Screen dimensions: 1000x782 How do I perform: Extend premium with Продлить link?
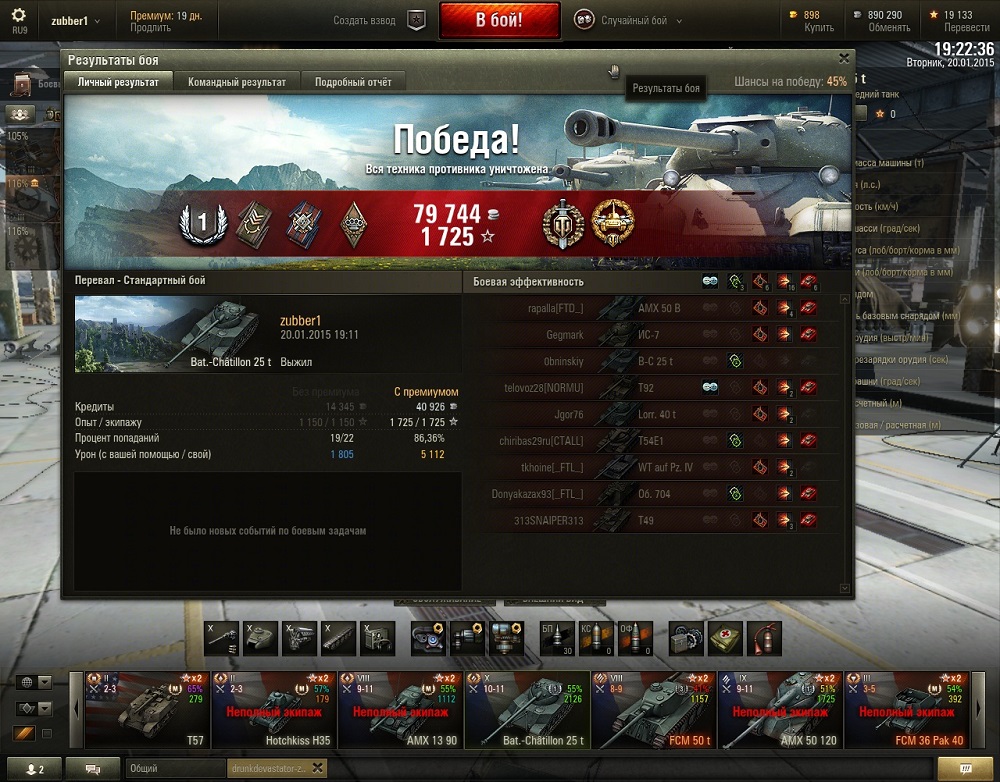pos(150,28)
